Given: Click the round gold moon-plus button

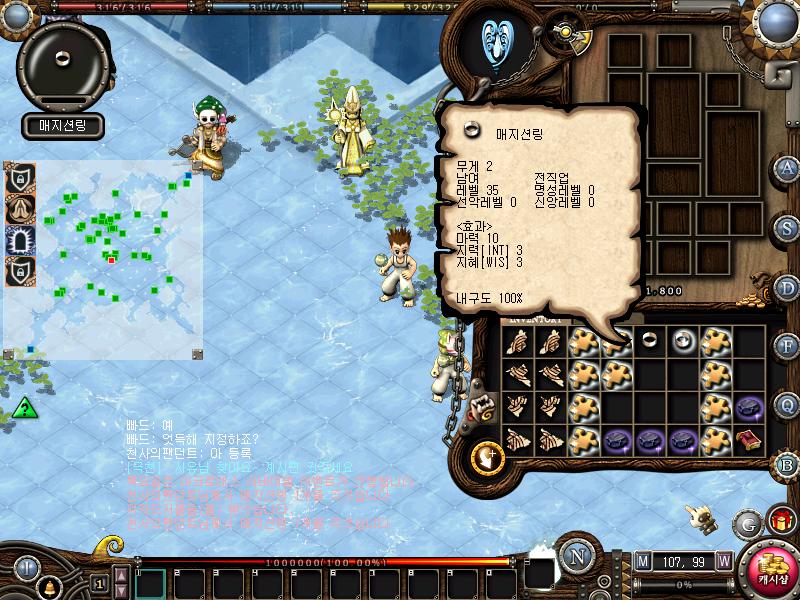Looking at the screenshot, I should tap(487, 456).
